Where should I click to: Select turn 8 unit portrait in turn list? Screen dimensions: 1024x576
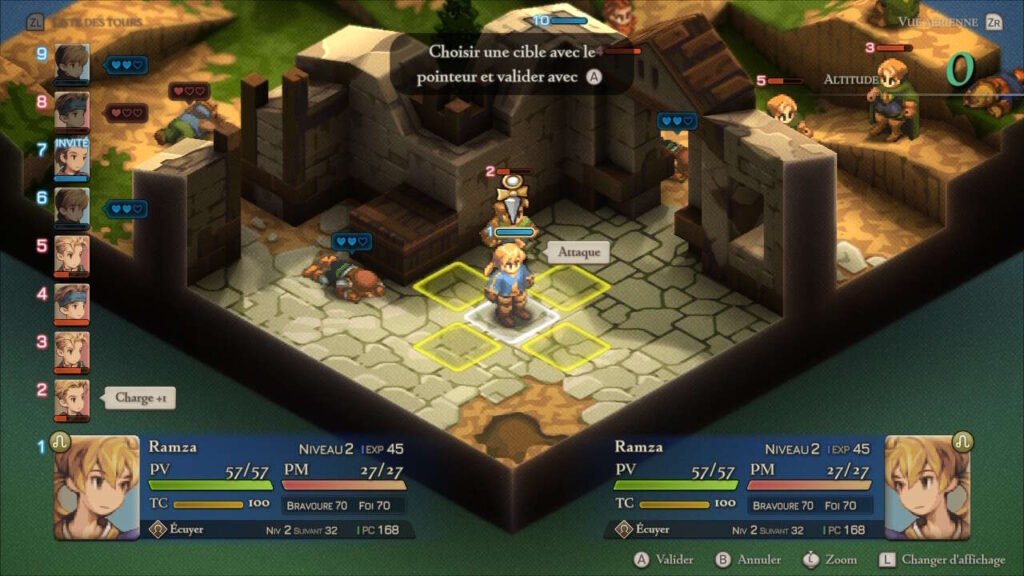72,111
